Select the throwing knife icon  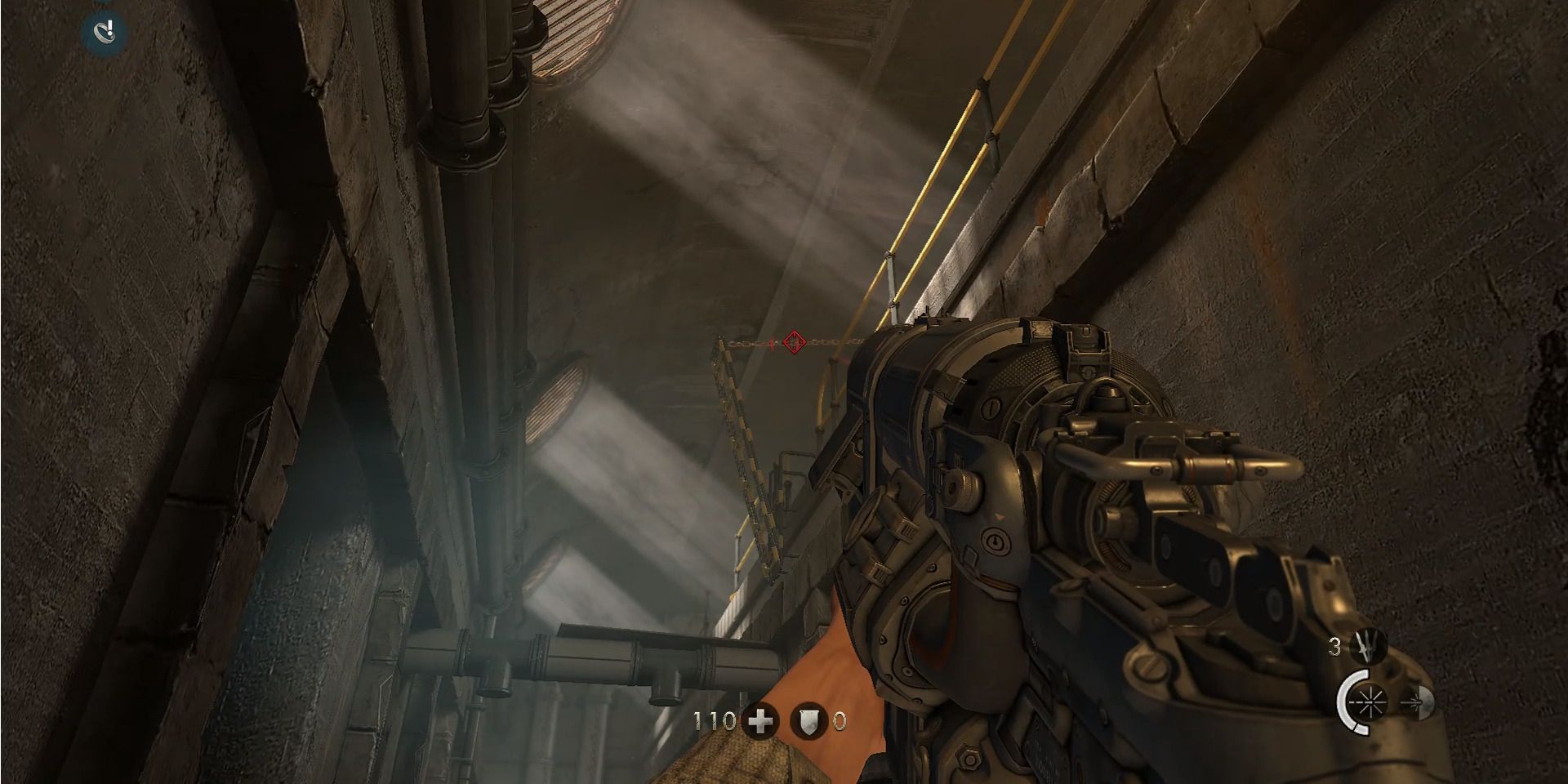1369,644
